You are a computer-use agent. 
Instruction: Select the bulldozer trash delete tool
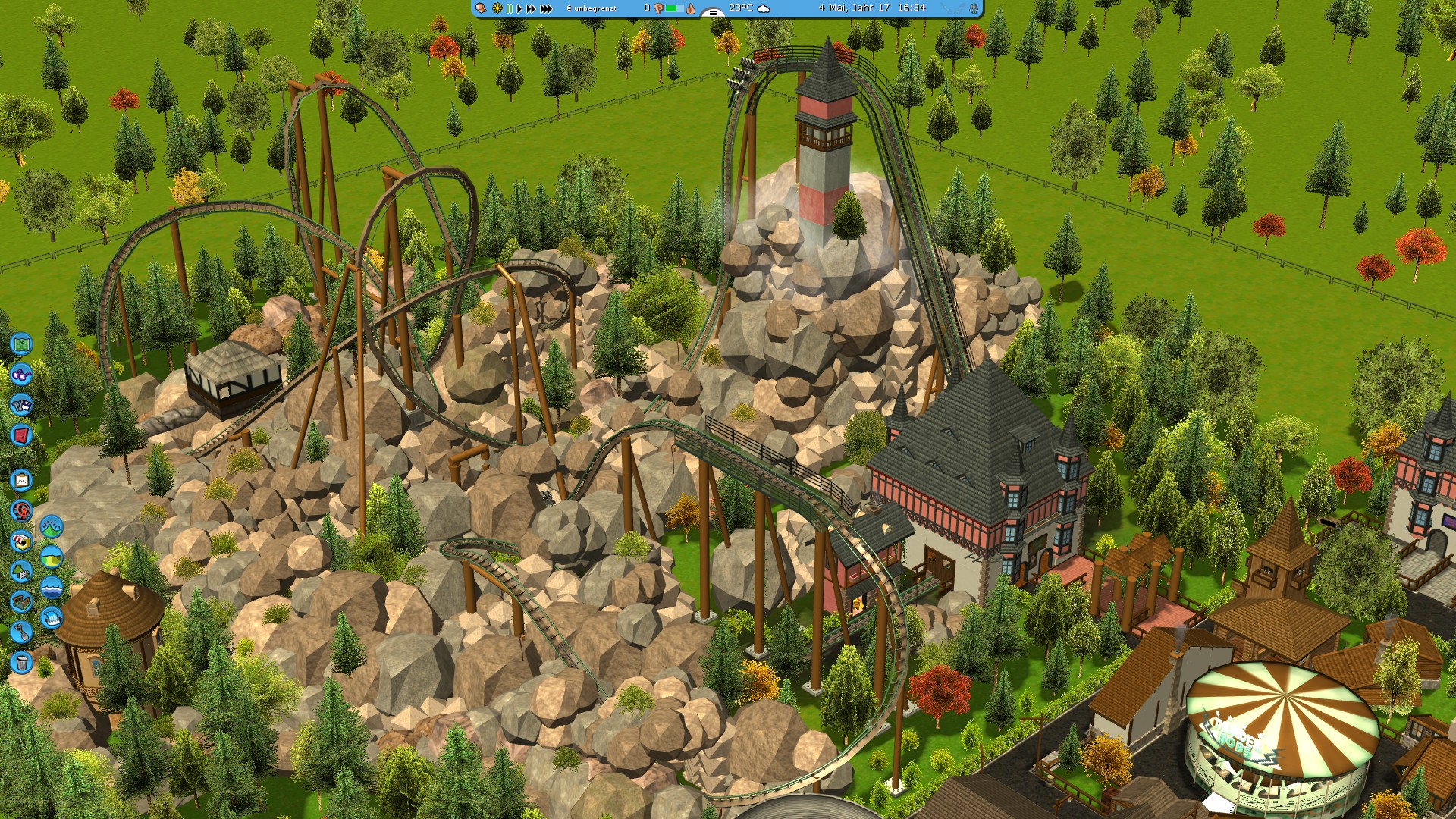(x=21, y=661)
